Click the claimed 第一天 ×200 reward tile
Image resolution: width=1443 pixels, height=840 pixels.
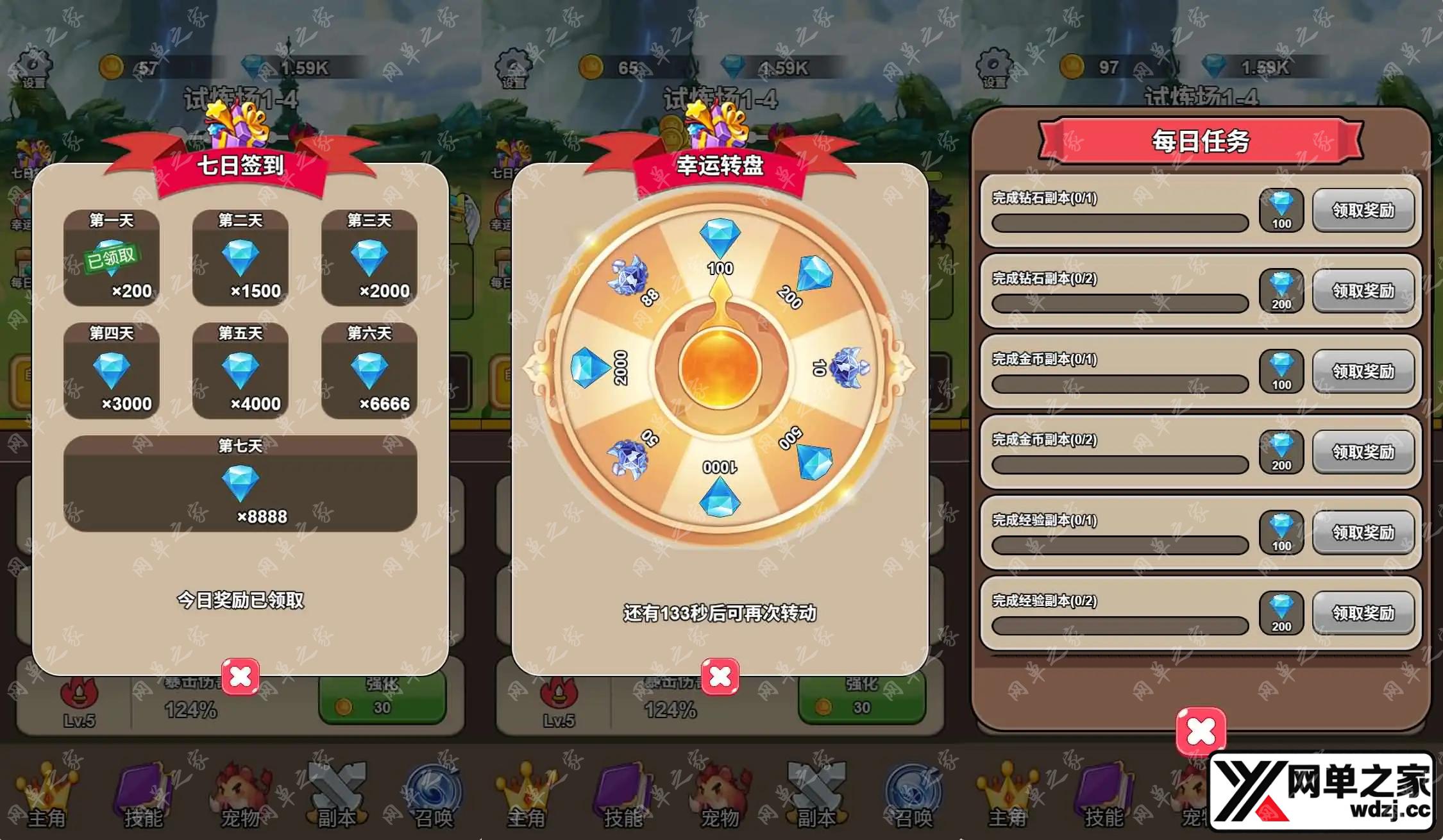112,258
